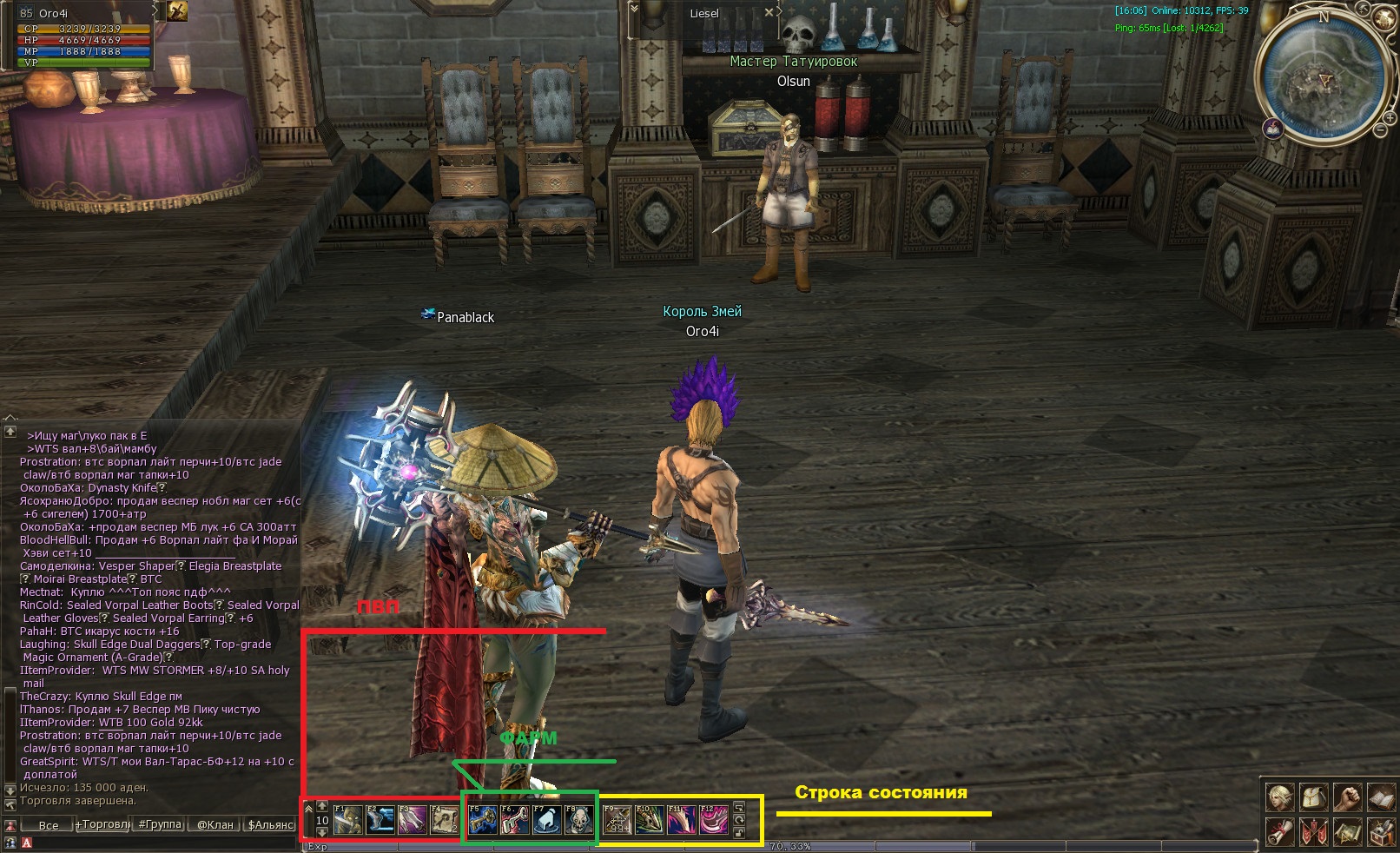The image size is (1400, 853).
Task: Switch to the $Альянс chat tab
Action: (270, 824)
